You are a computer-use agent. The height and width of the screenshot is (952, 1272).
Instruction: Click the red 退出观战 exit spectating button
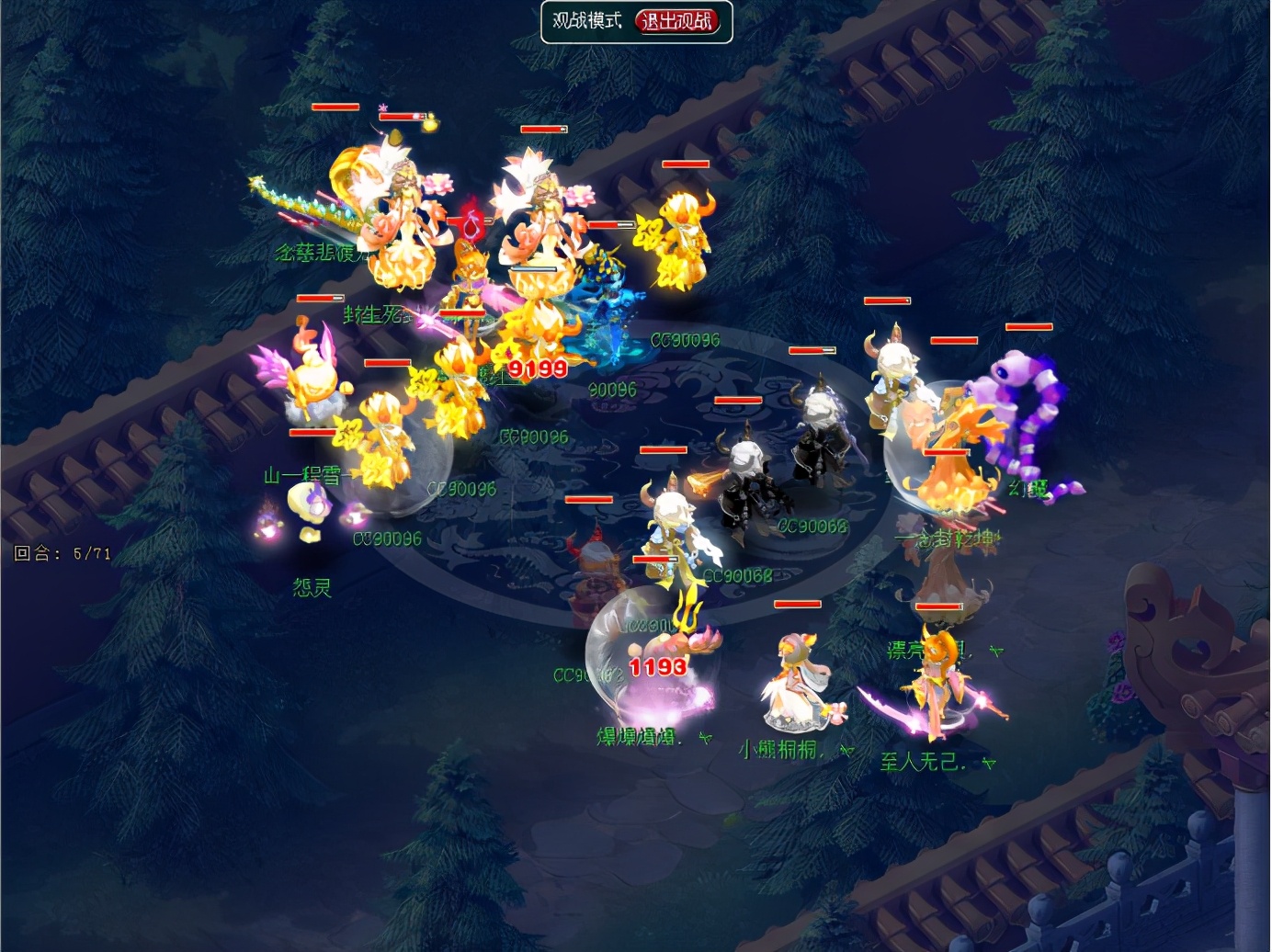pyautogui.click(x=677, y=21)
